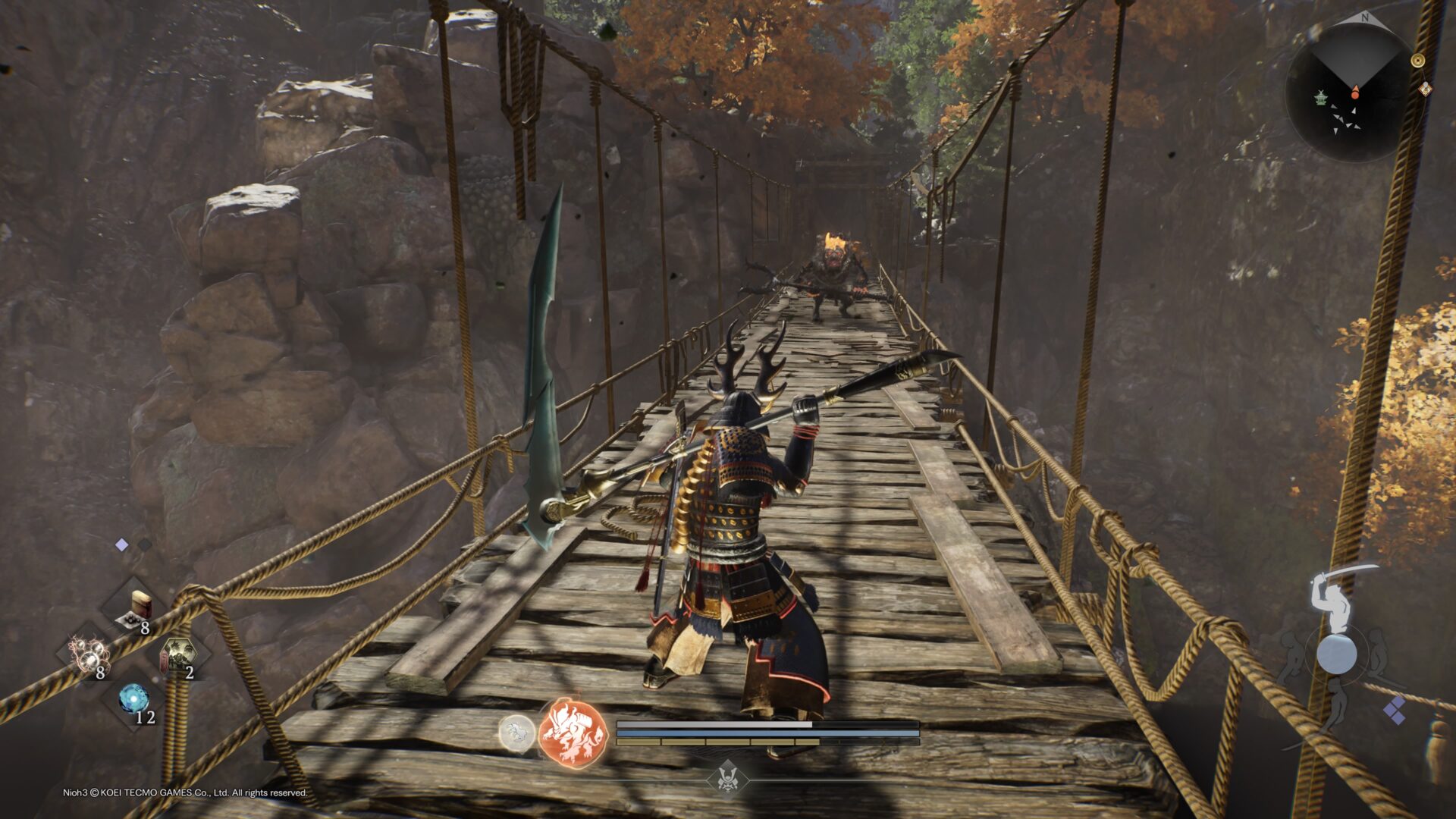Use the blue glowing orb item slot
Viewport: 1456px width, 819px height.
134,699
